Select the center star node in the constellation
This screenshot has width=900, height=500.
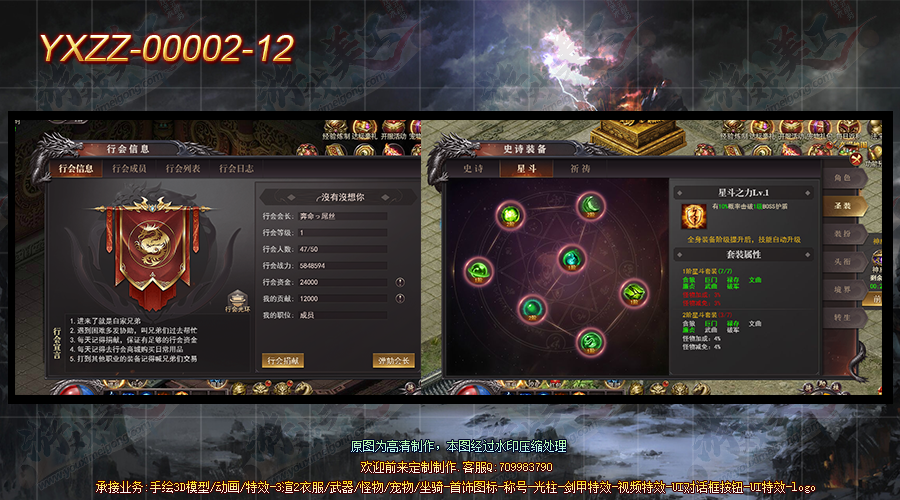570,258
